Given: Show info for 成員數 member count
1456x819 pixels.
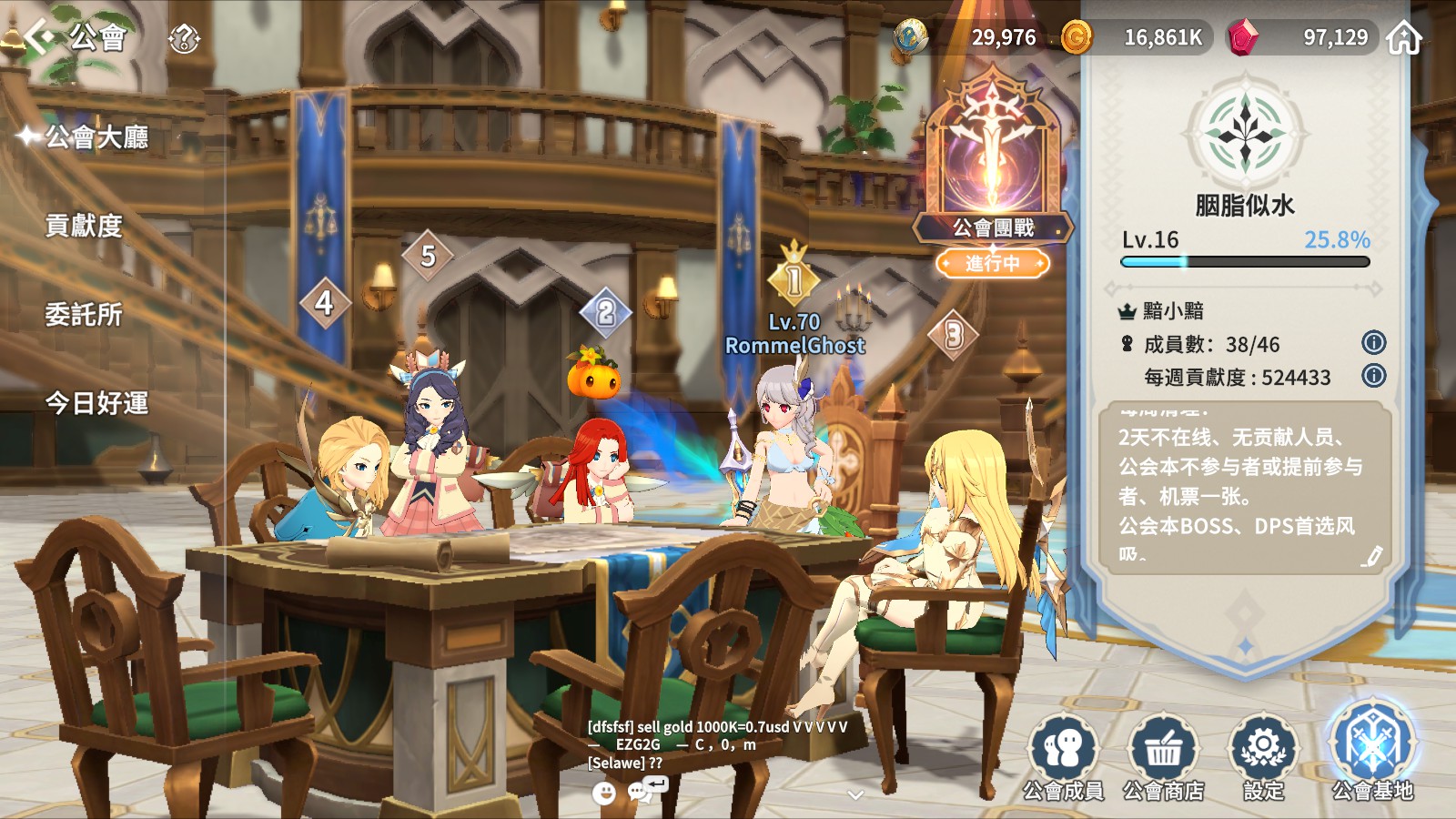Looking at the screenshot, I should [1373, 343].
